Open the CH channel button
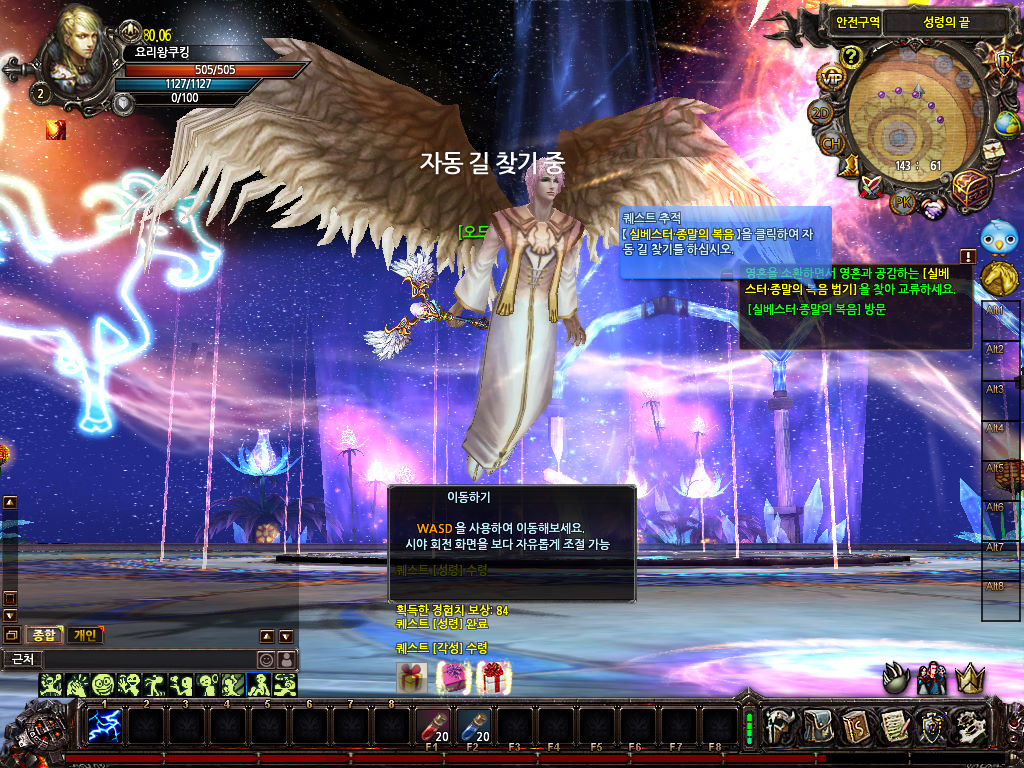This screenshot has height=768, width=1024. tap(831, 144)
